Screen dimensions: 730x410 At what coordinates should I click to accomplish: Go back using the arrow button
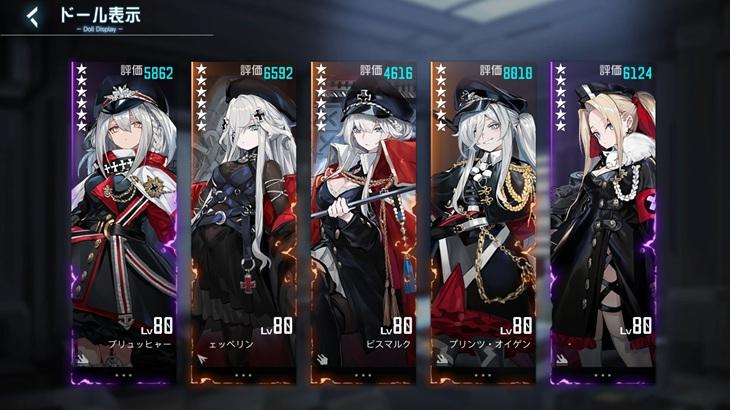pos(32,16)
